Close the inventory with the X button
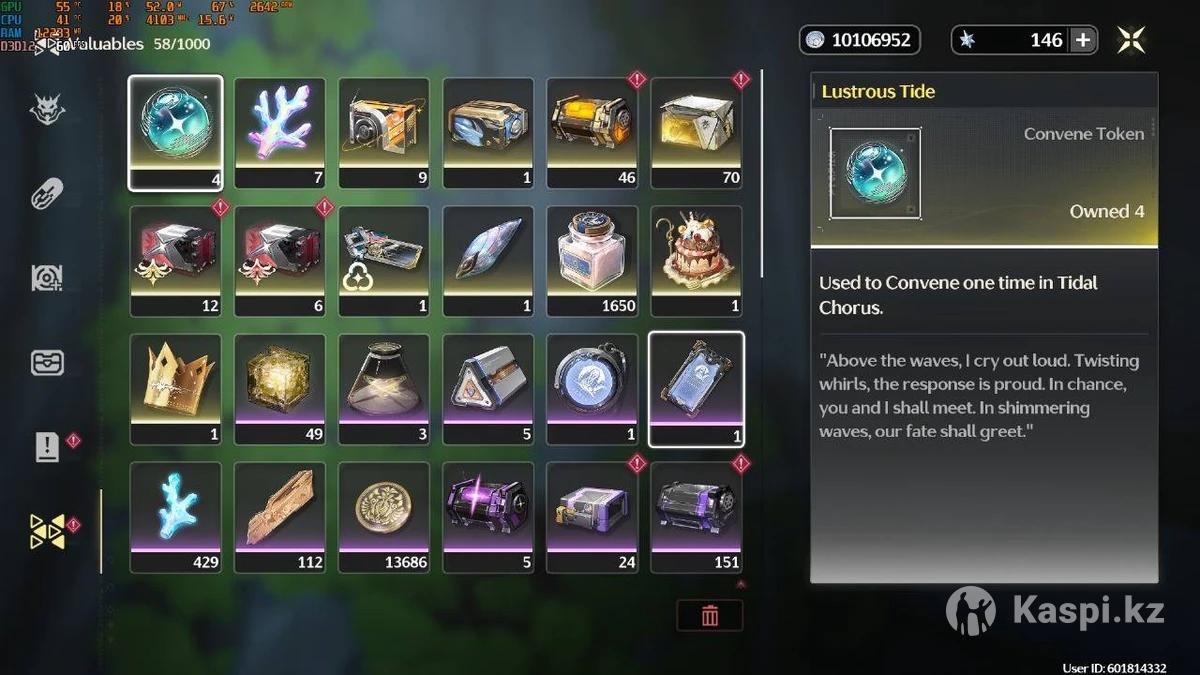Image resolution: width=1200 pixels, height=675 pixels. (1131, 40)
